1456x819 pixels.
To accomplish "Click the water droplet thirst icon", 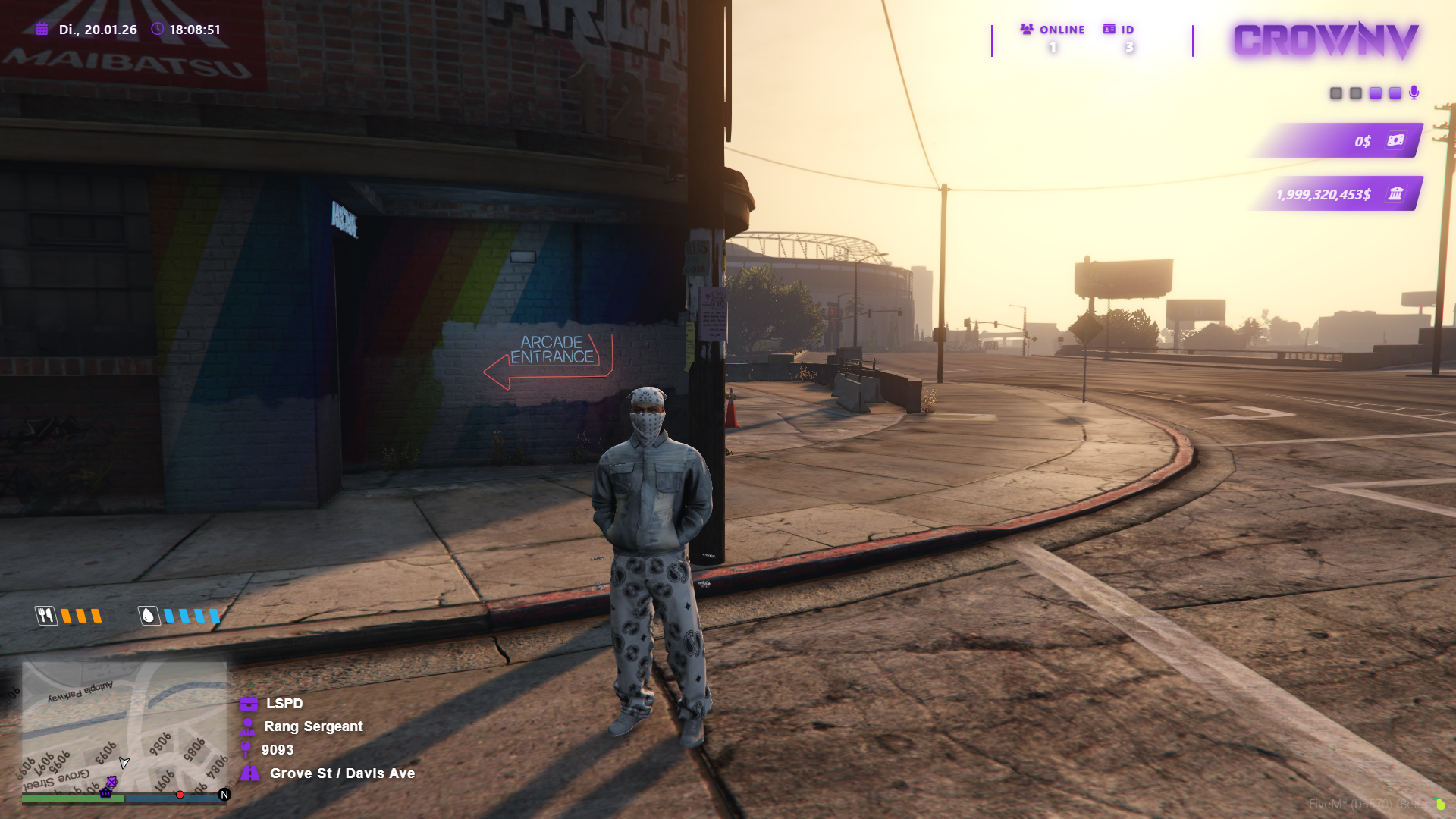I will pyautogui.click(x=149, y=617).
